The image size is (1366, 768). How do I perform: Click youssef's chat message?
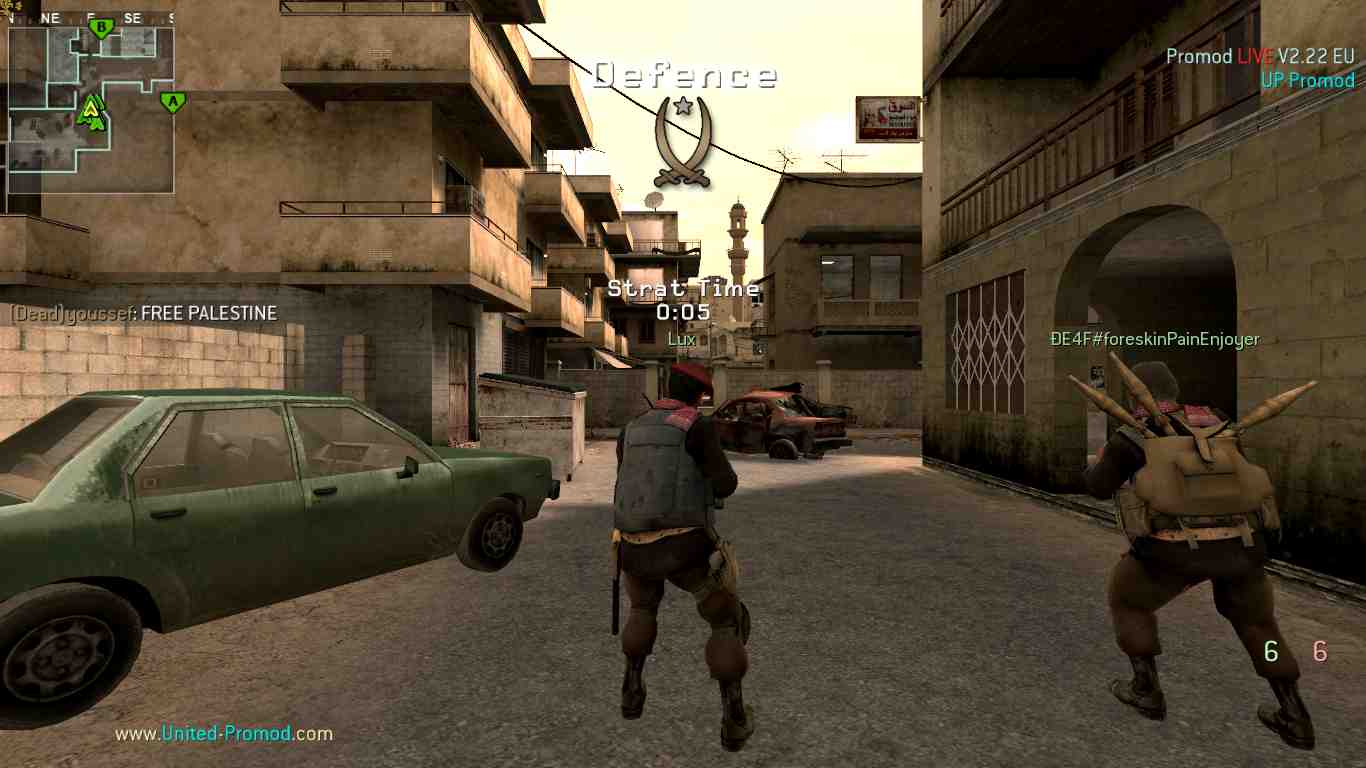tap(144, 313)
